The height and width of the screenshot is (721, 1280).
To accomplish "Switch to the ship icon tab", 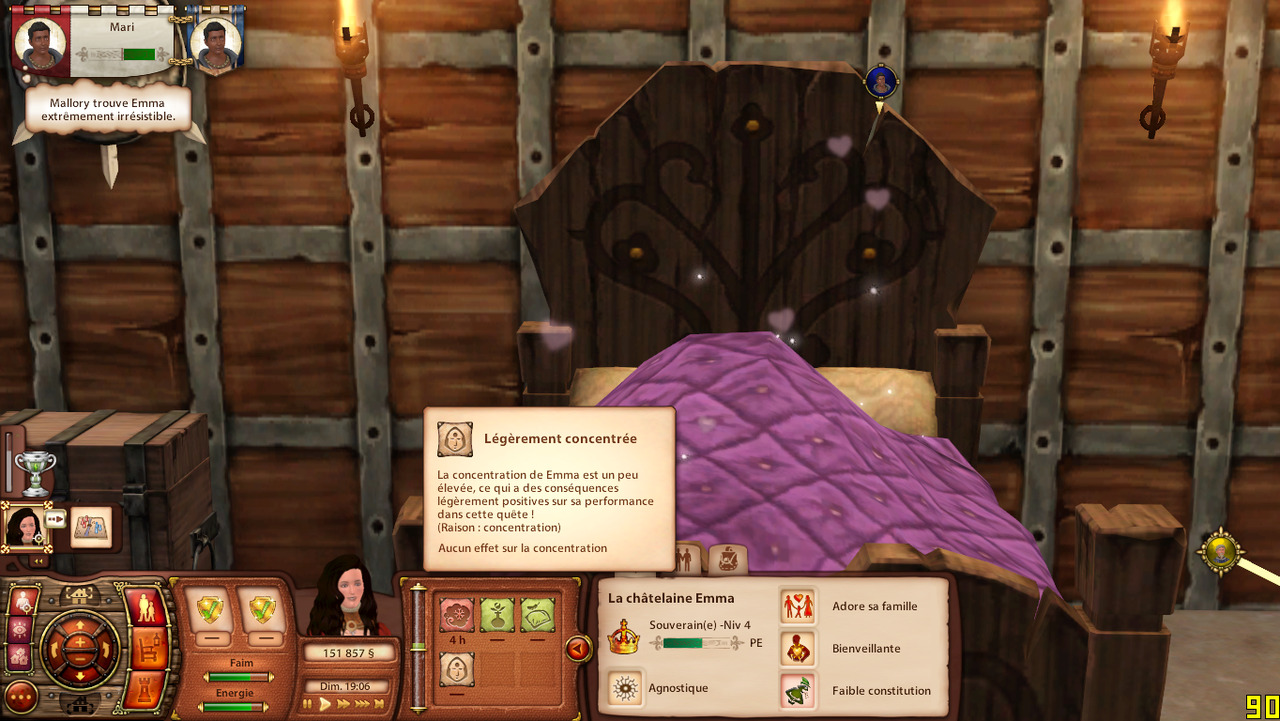I will pos(728,559).
